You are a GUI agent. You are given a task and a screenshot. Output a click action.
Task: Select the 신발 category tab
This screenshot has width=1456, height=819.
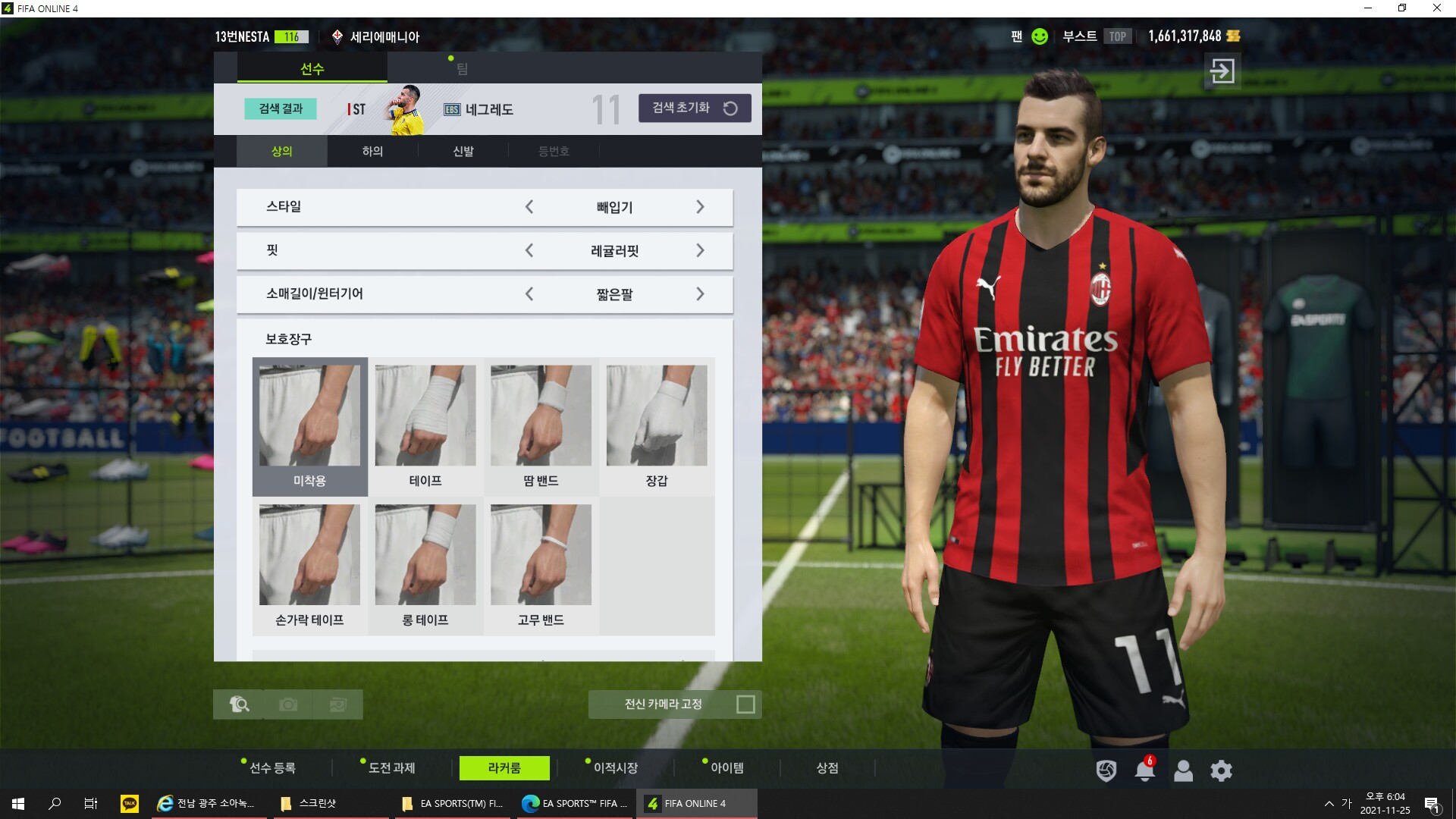click(x=463, y=152)
